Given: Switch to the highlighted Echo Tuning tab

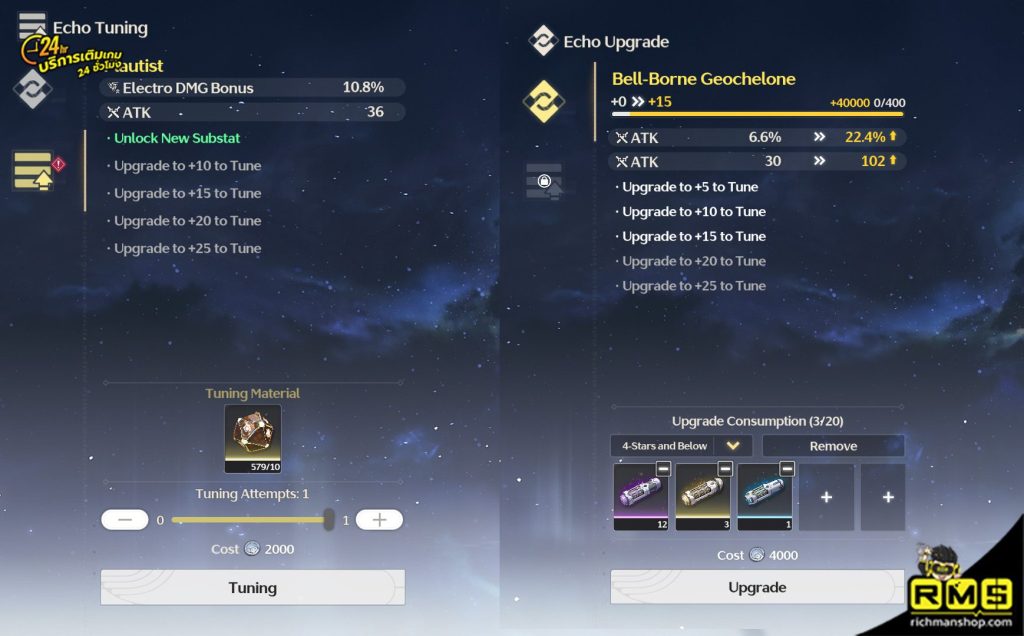Looking at the screenshot, I should click(x=33, y=171).
